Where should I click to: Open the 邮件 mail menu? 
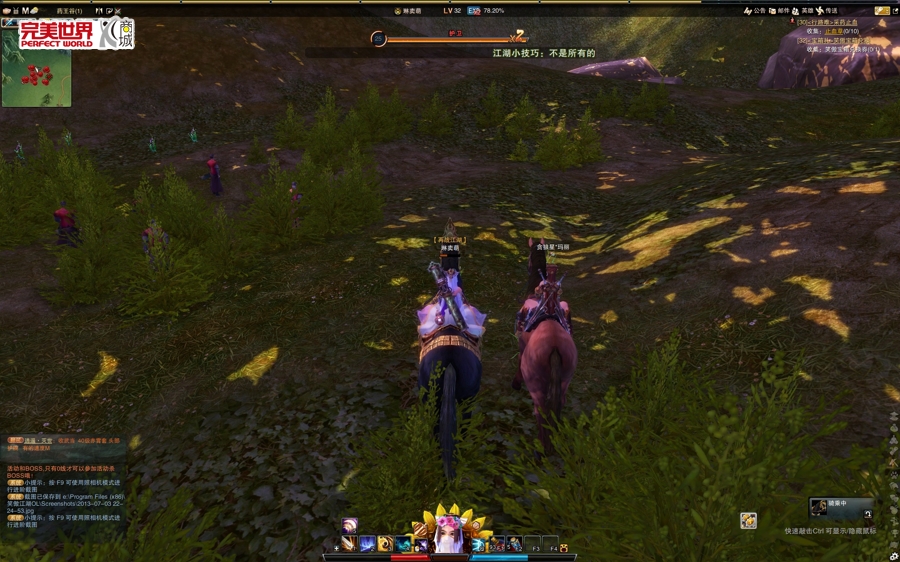coord(778,11)
